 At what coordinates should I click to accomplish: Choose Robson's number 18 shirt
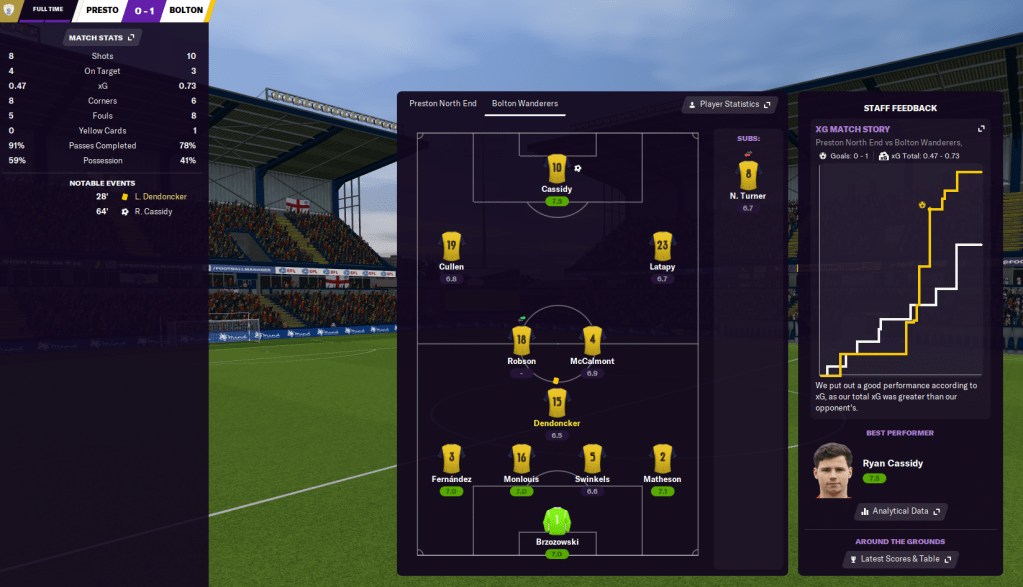pyautogui.click(x=521, y=339)
